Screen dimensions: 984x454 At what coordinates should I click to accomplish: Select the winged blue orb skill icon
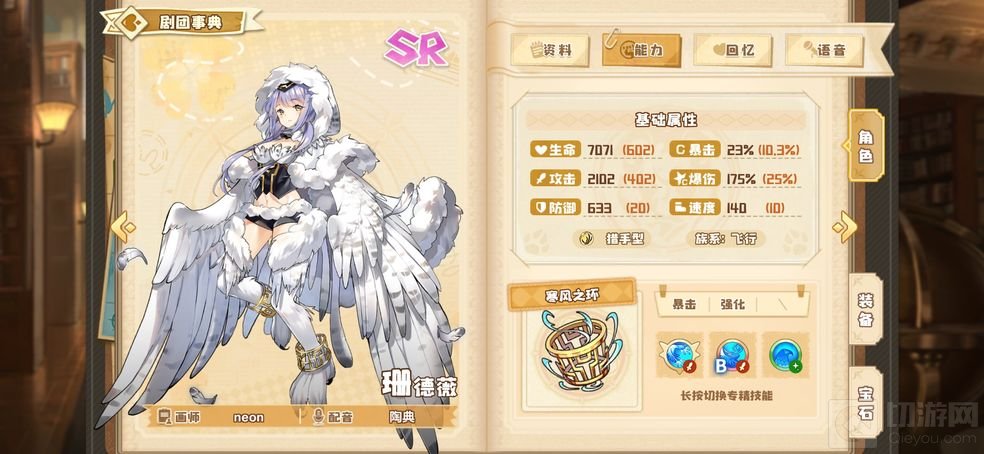pos(679,354)
